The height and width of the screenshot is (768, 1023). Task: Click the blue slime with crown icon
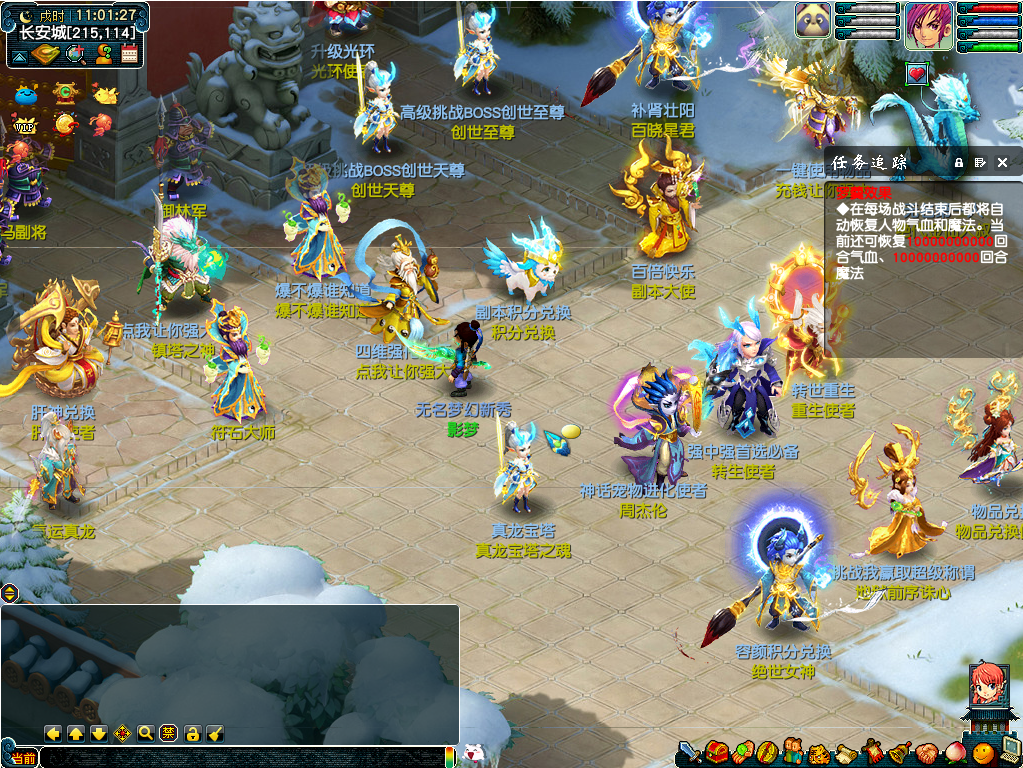(24, 96)
